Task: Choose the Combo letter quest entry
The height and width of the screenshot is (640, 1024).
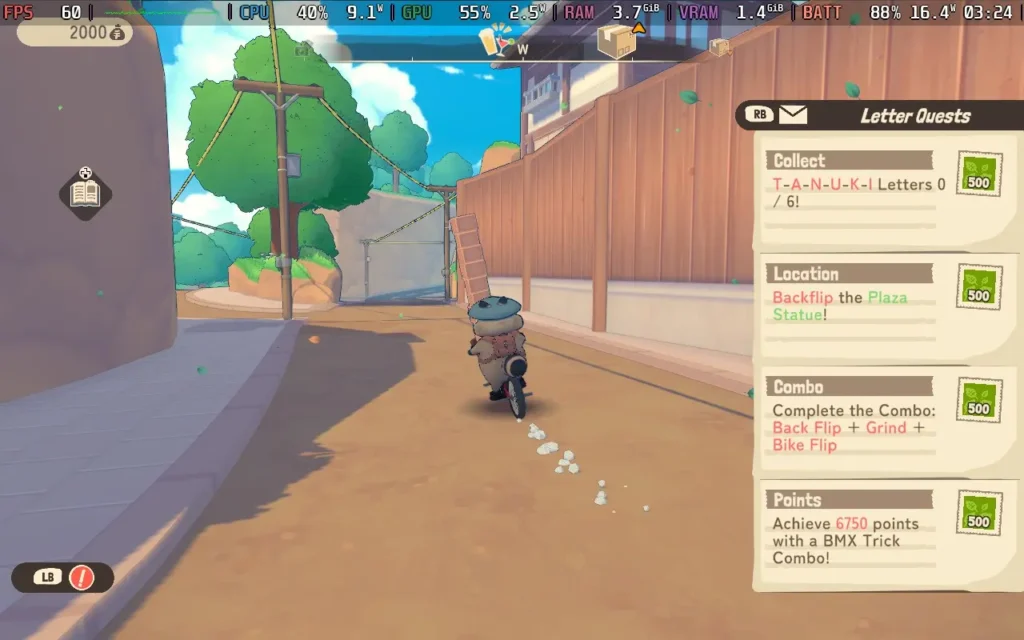Action: [x=855, y=416]
